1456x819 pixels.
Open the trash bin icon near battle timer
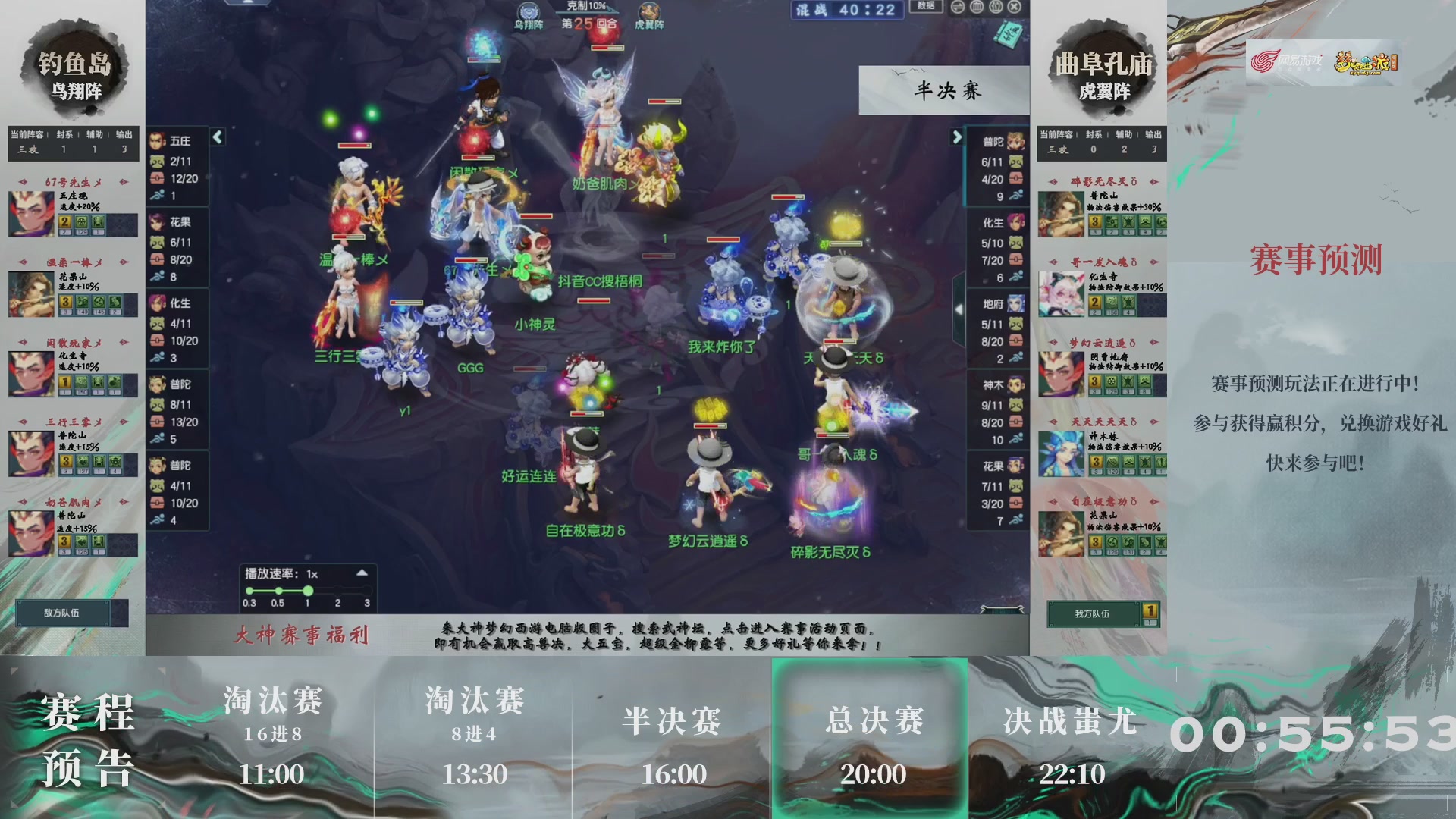[977, 7]
